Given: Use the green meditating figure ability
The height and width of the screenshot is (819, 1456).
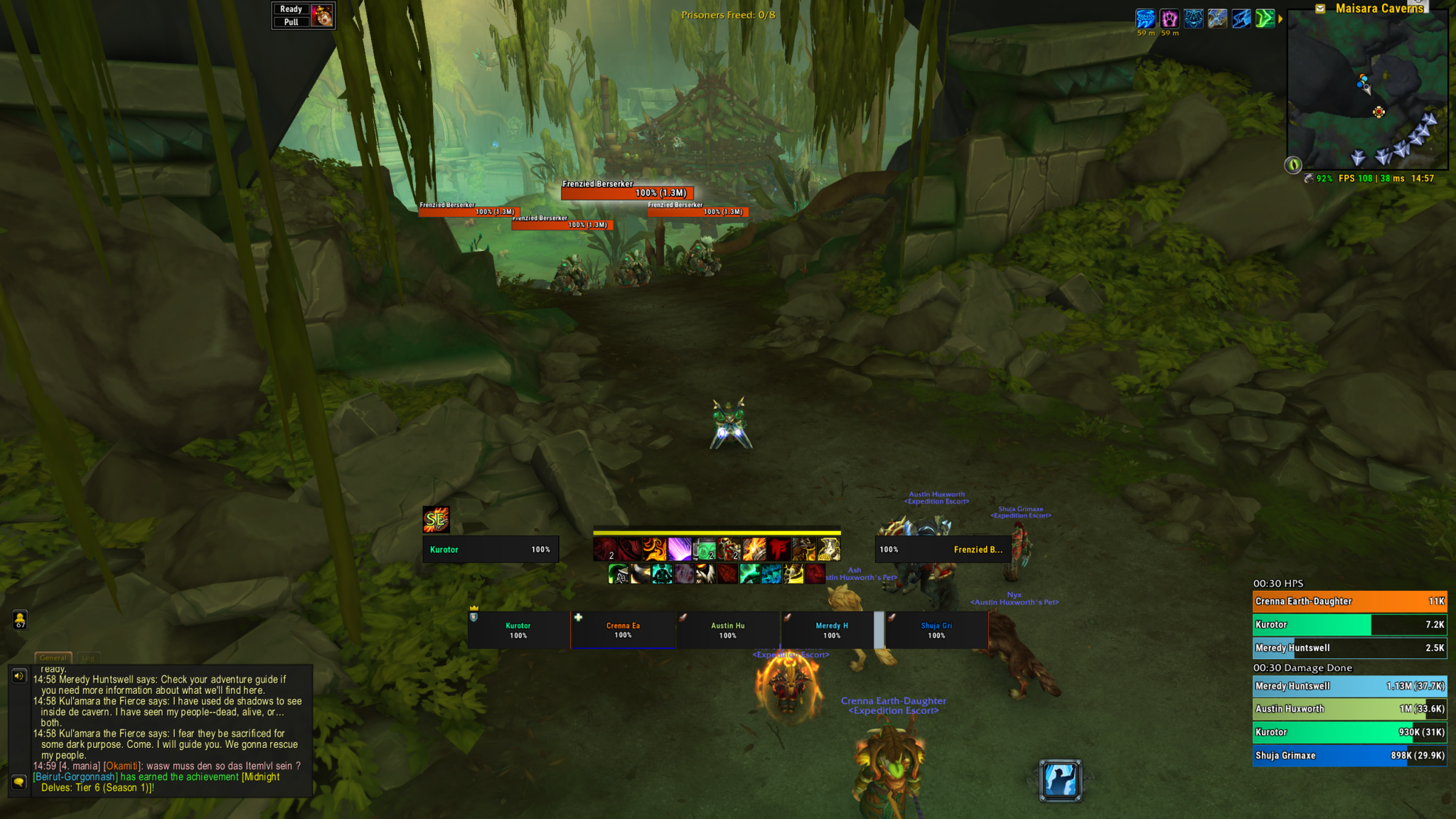Looking at the screenshot, I should click(x=662, y=574).
